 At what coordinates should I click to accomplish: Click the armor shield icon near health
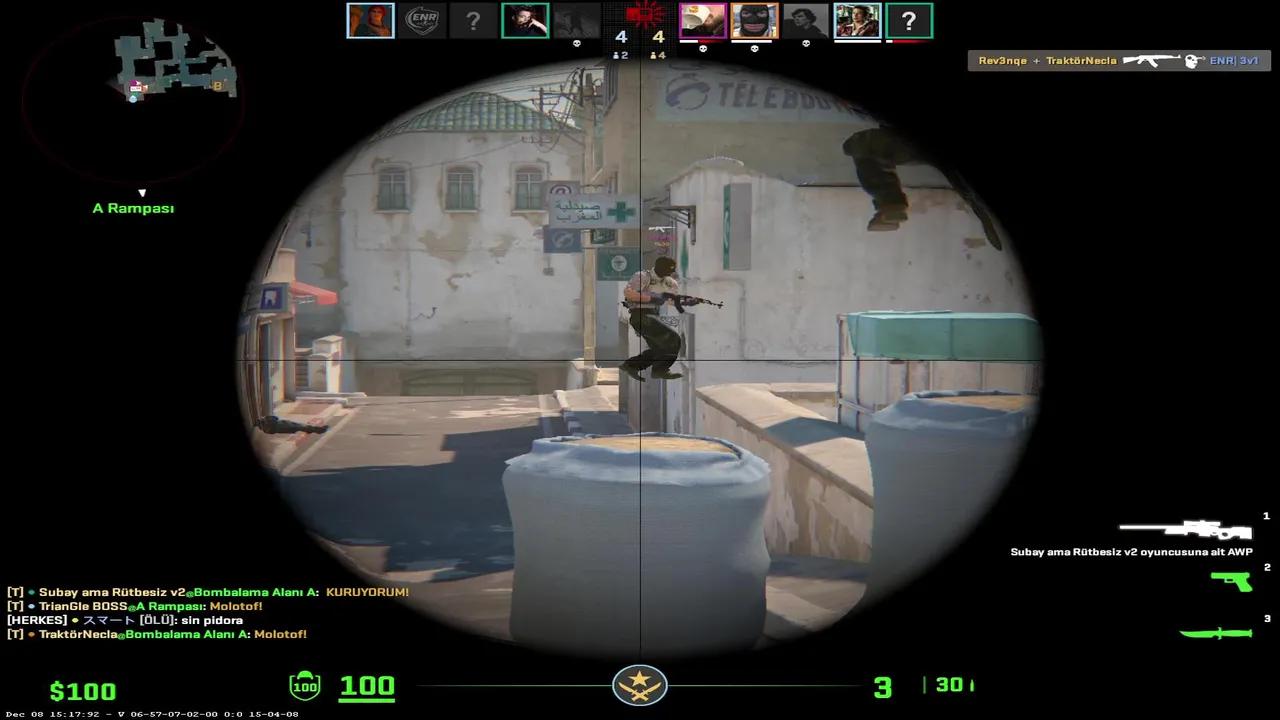[305, 687]
